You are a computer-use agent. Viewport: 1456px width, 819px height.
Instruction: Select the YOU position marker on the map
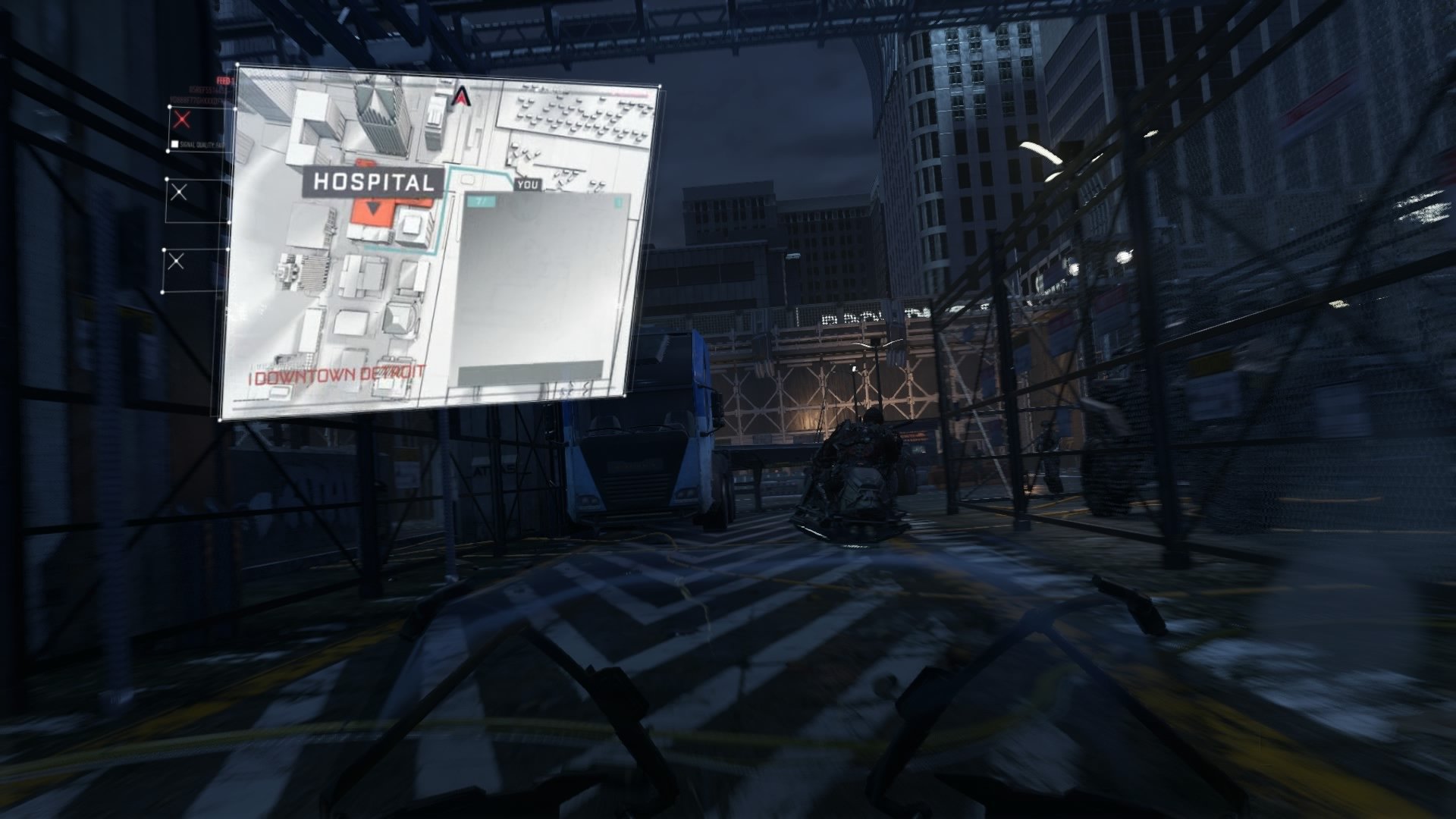pos(528,185)
